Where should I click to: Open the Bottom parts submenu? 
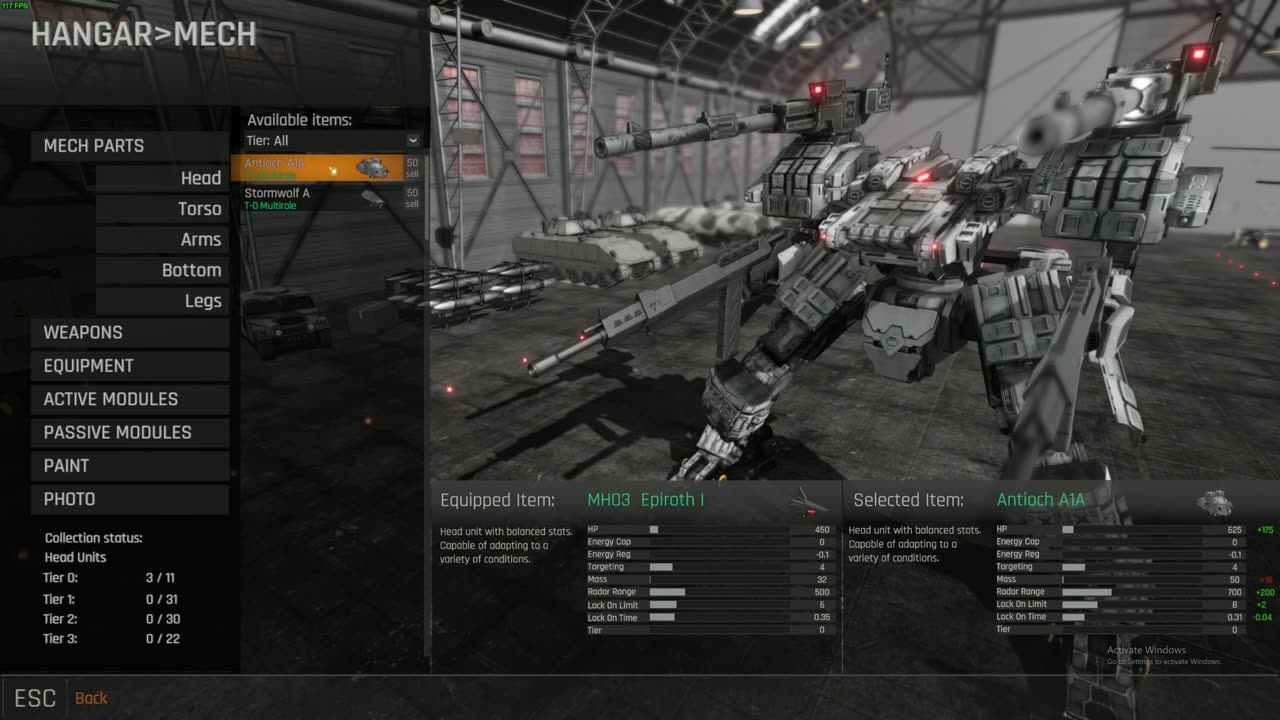(x=162, y=271)
